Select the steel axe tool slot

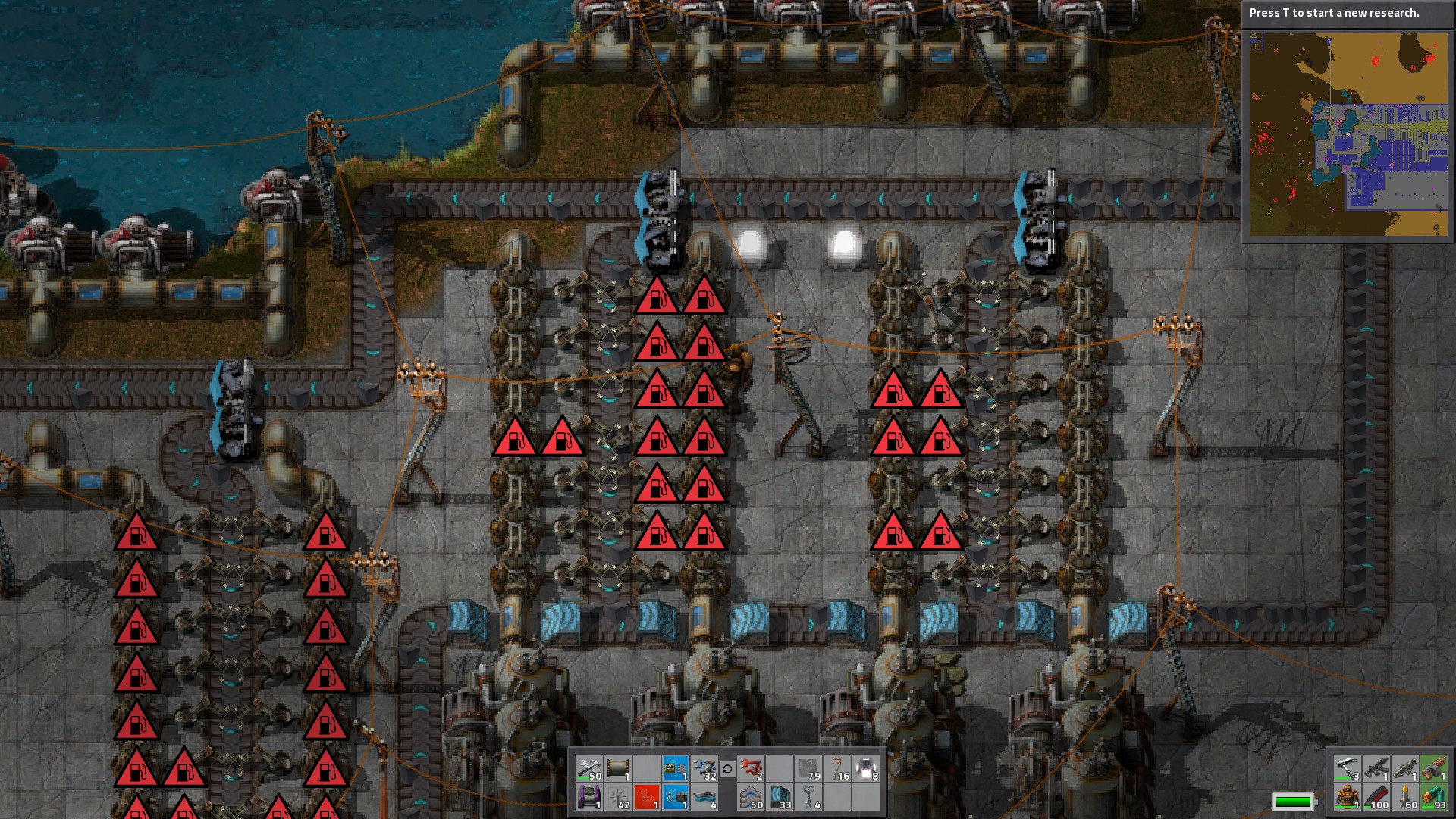click(x=1348, y=768)
